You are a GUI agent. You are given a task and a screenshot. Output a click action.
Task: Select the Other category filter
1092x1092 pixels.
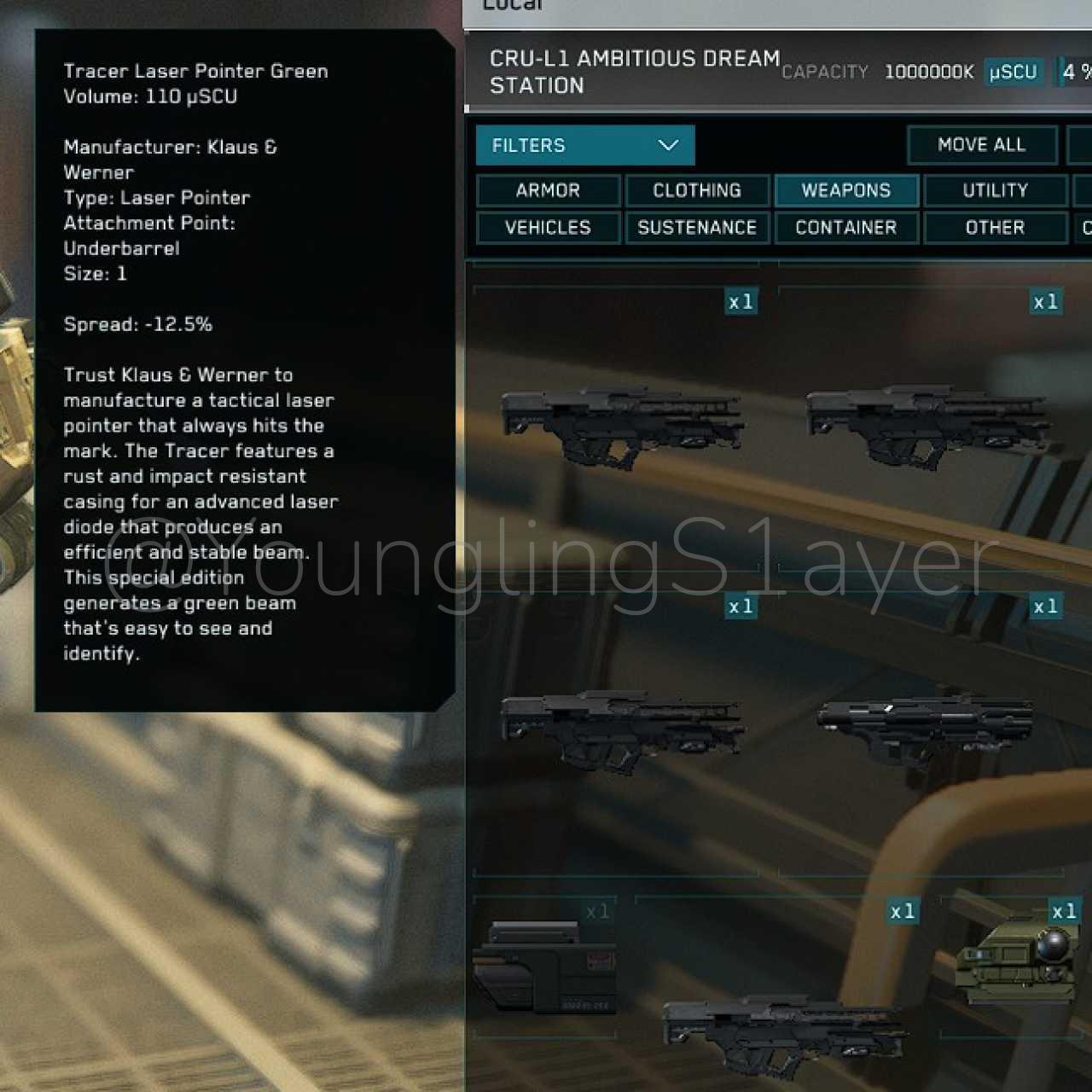pos(995,228)
